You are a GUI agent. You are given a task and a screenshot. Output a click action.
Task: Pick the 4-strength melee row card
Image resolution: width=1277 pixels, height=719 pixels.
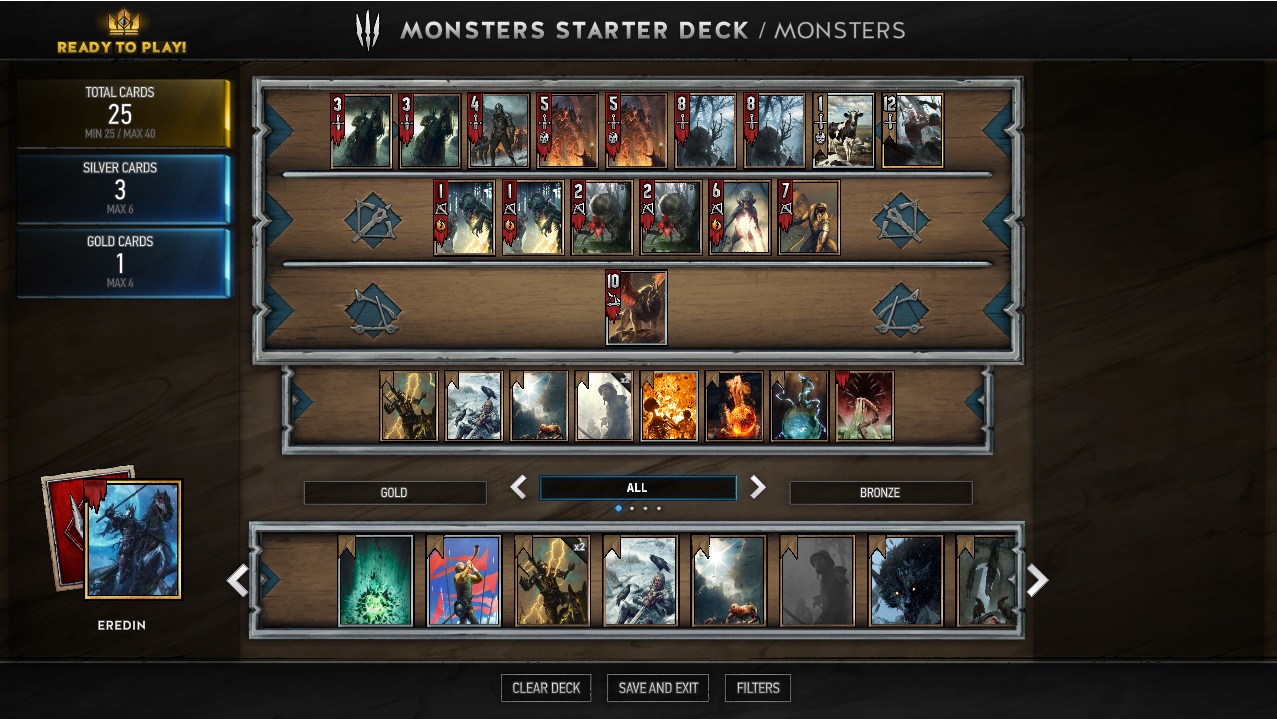[x=499, y=131]
